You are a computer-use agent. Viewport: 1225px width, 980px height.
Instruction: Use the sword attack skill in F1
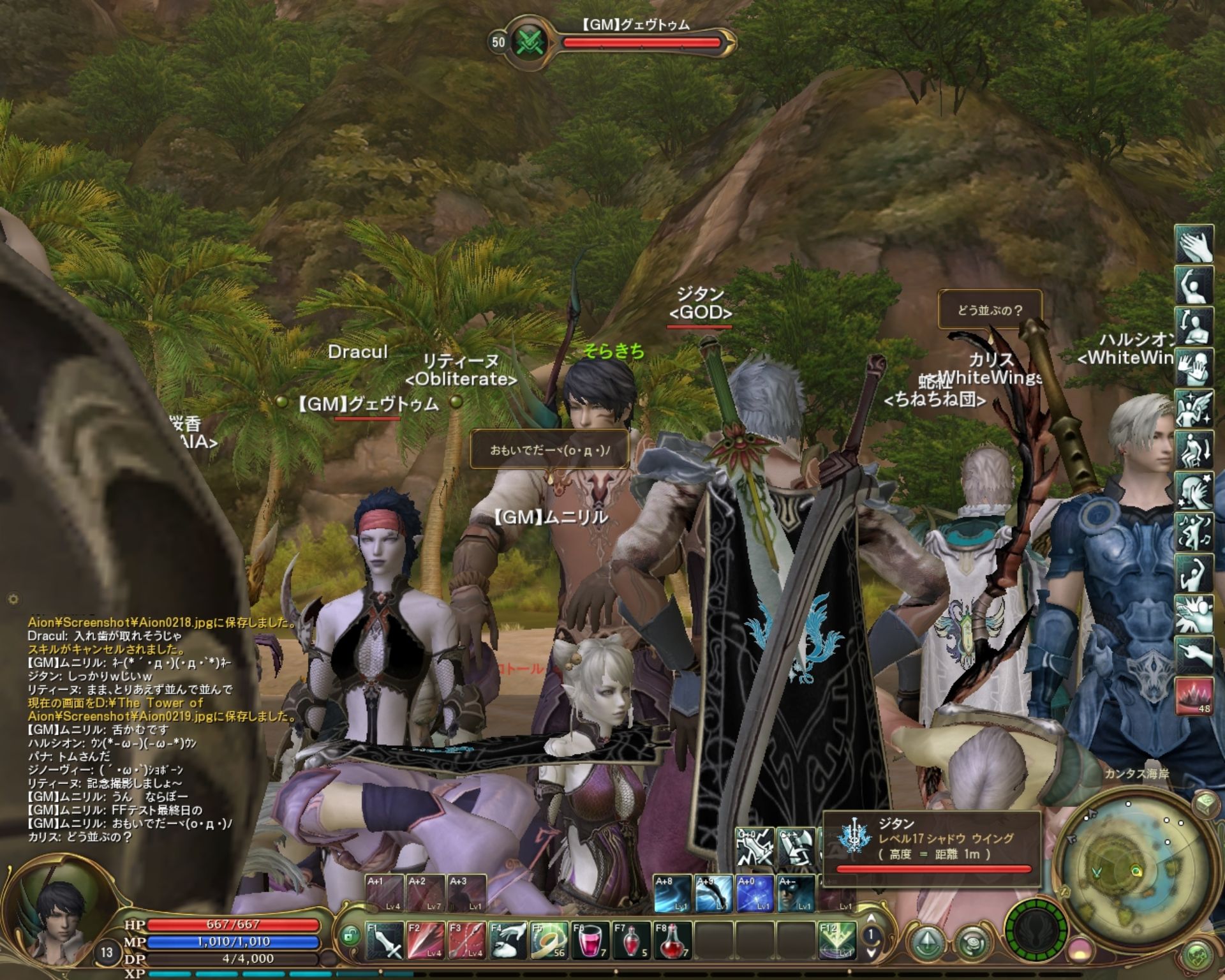pos(386,940)
